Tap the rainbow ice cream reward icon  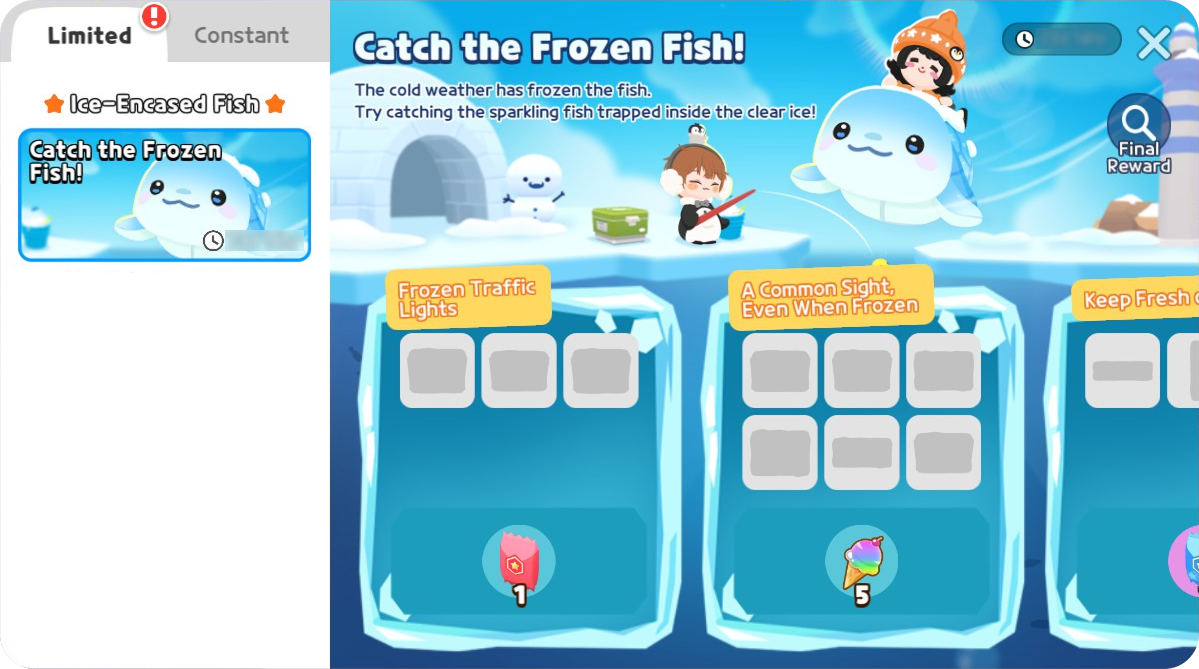coord(861,560)
